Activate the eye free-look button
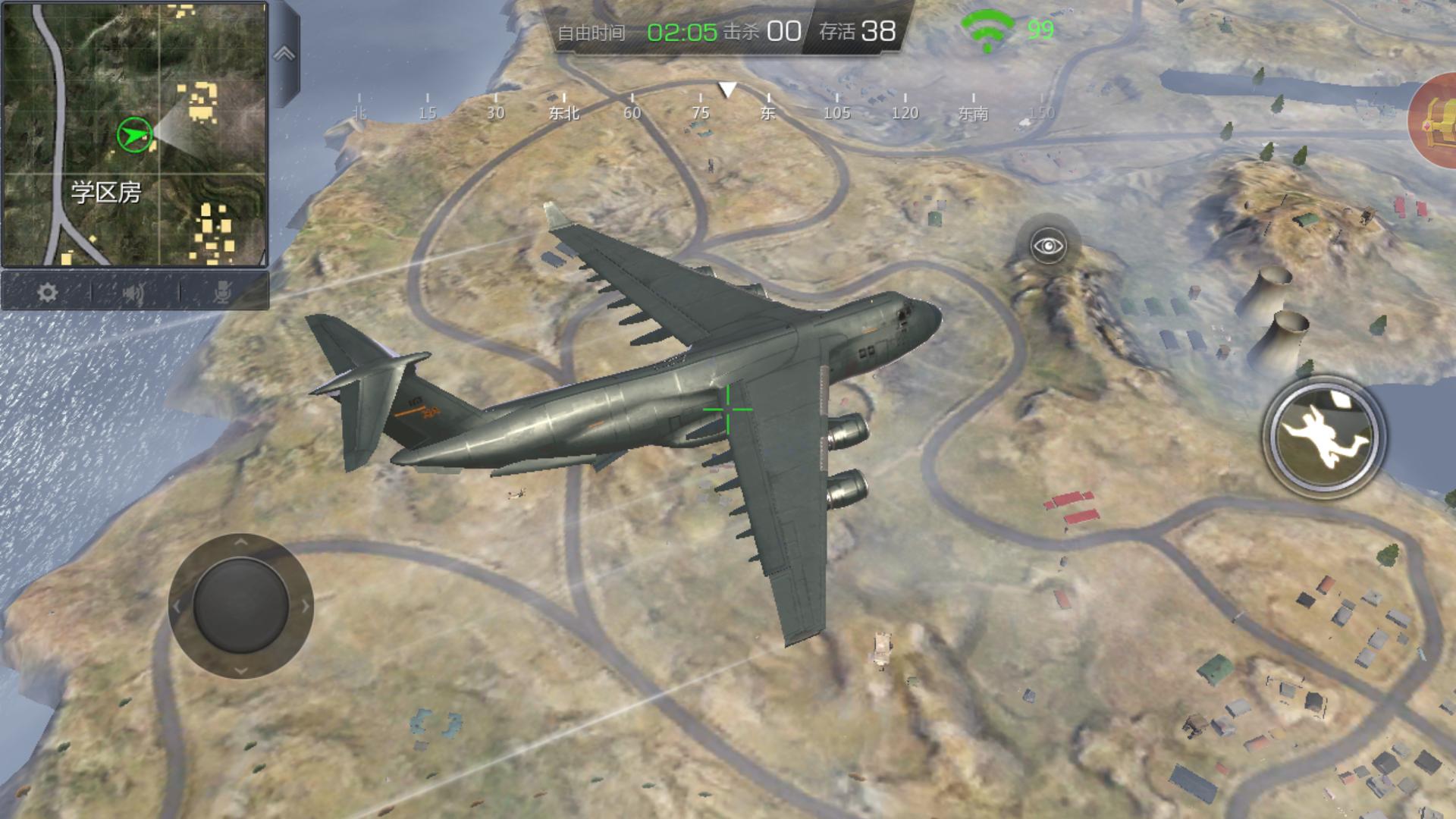 point(1049,246)
